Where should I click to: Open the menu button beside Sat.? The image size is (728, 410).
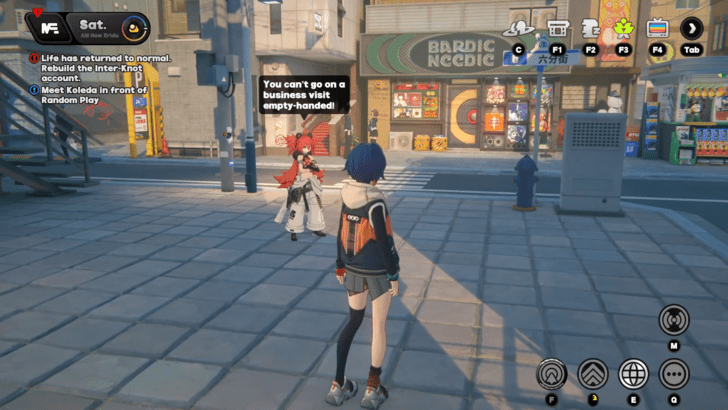(x=43, y=27)
